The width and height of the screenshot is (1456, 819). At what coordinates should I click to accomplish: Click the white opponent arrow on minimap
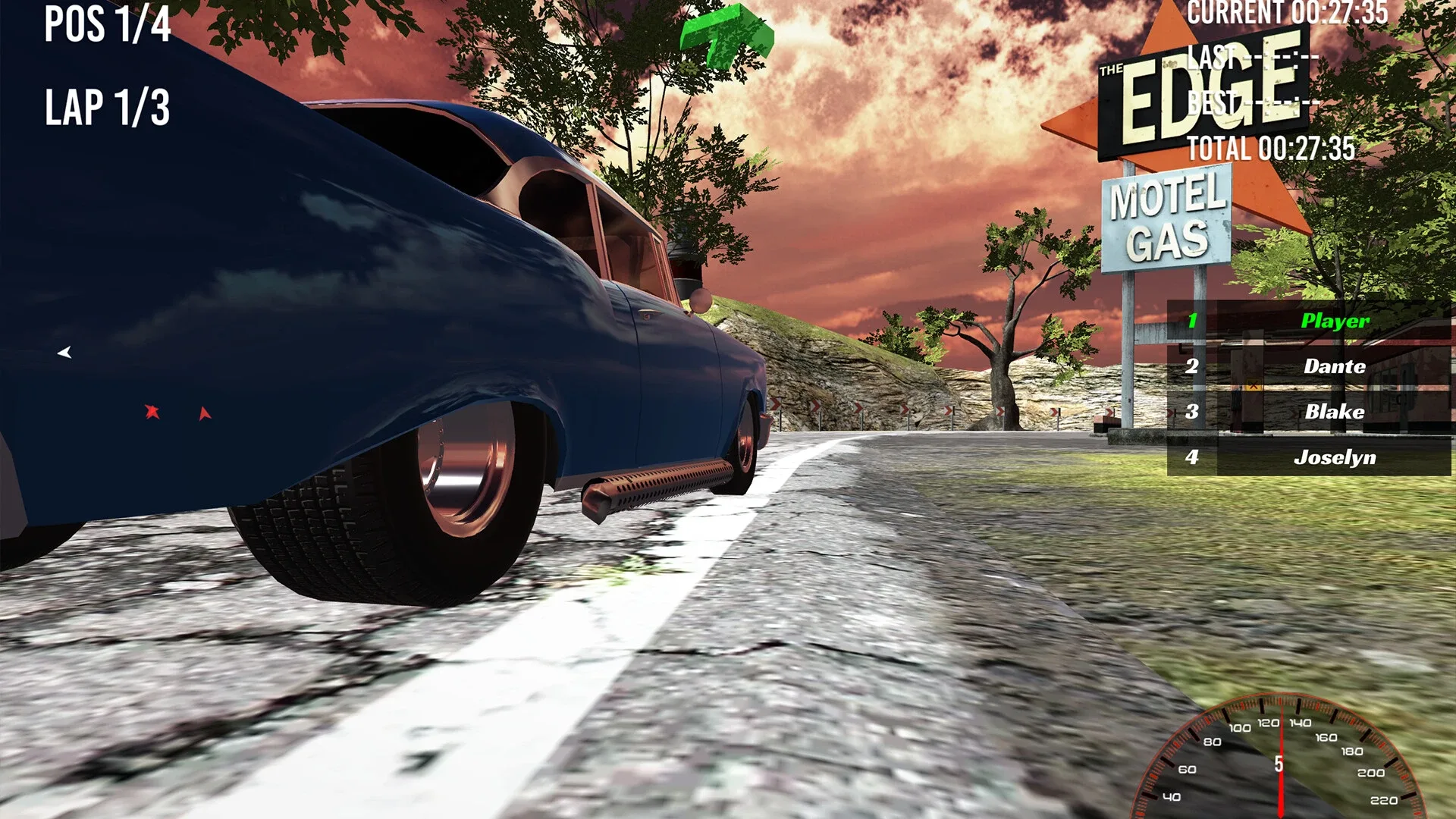coord(65,351)
